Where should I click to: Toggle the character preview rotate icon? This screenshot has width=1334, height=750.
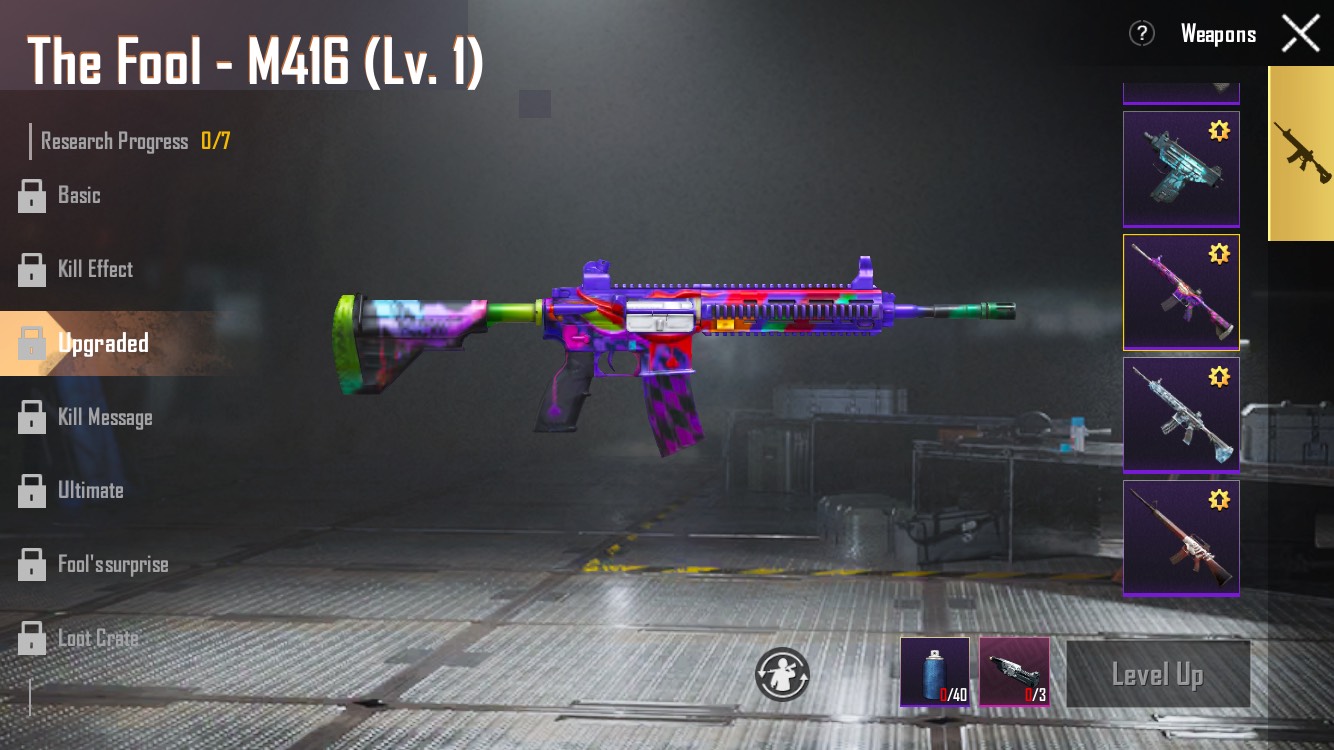(782, 673)
